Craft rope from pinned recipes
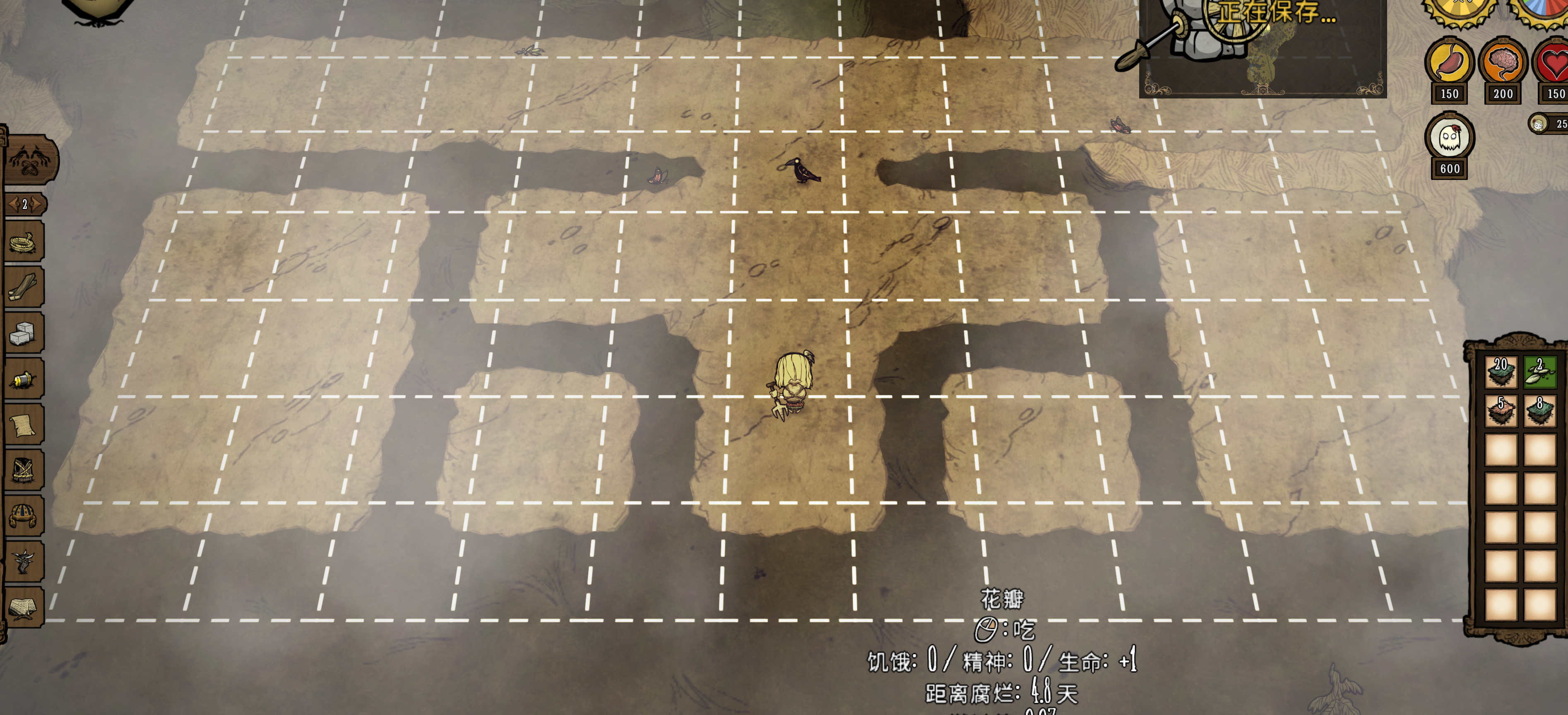Image resolution: width=1568 pixels, height=715 pixels. pos(24,242)
